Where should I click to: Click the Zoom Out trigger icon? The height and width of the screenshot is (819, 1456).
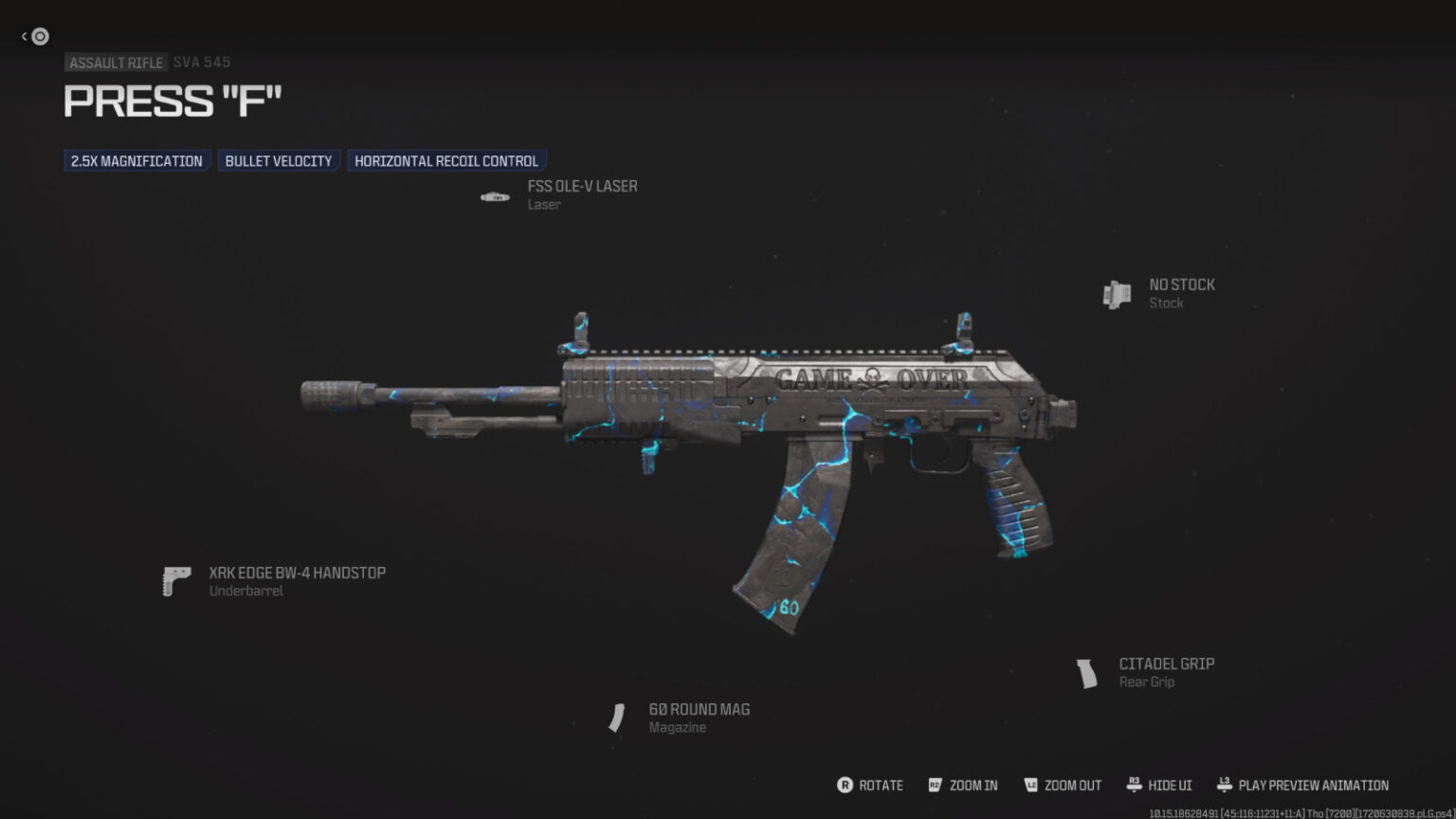(x=1030, y=785)
